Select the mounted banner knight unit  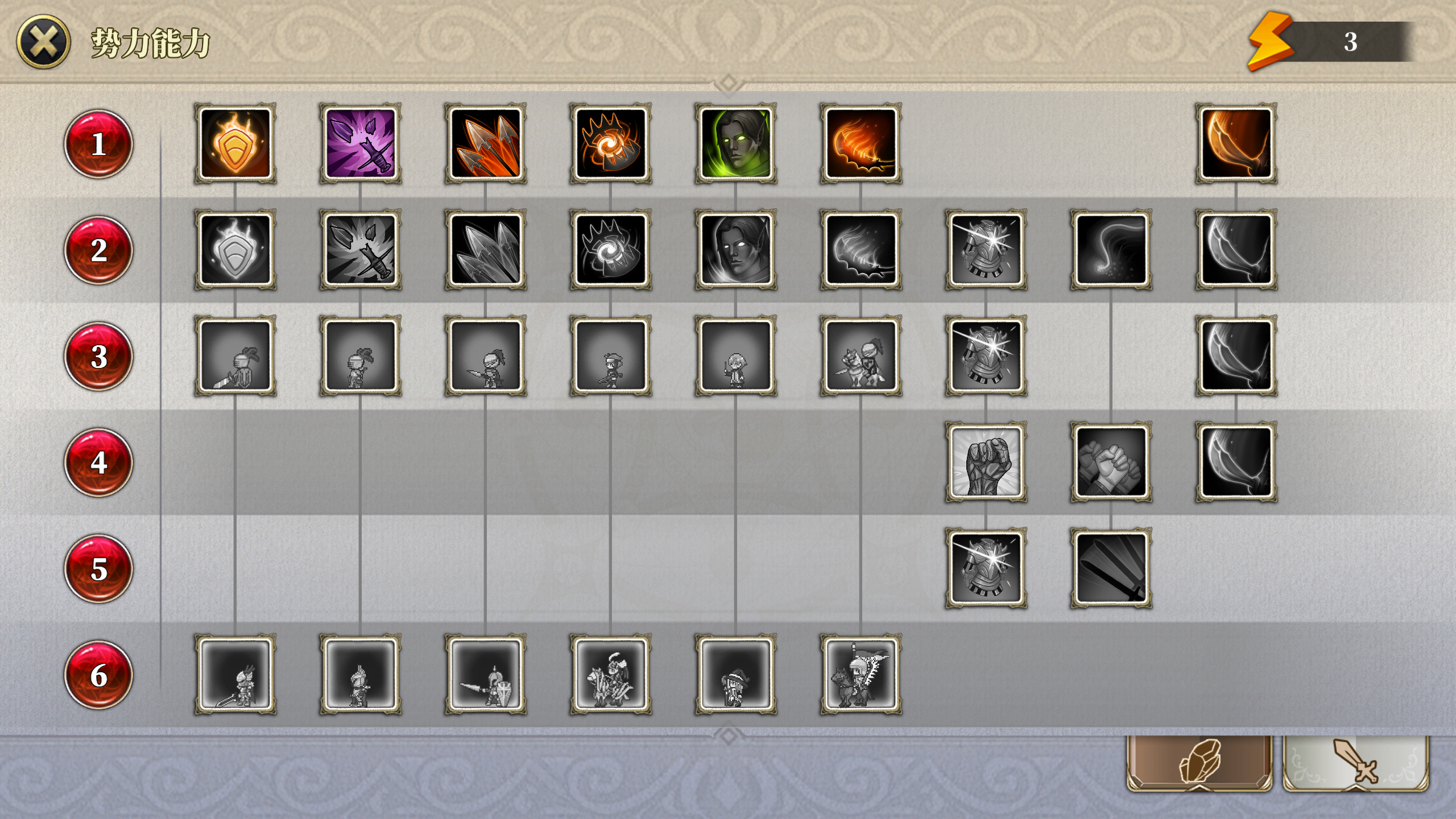pos(861,675)
